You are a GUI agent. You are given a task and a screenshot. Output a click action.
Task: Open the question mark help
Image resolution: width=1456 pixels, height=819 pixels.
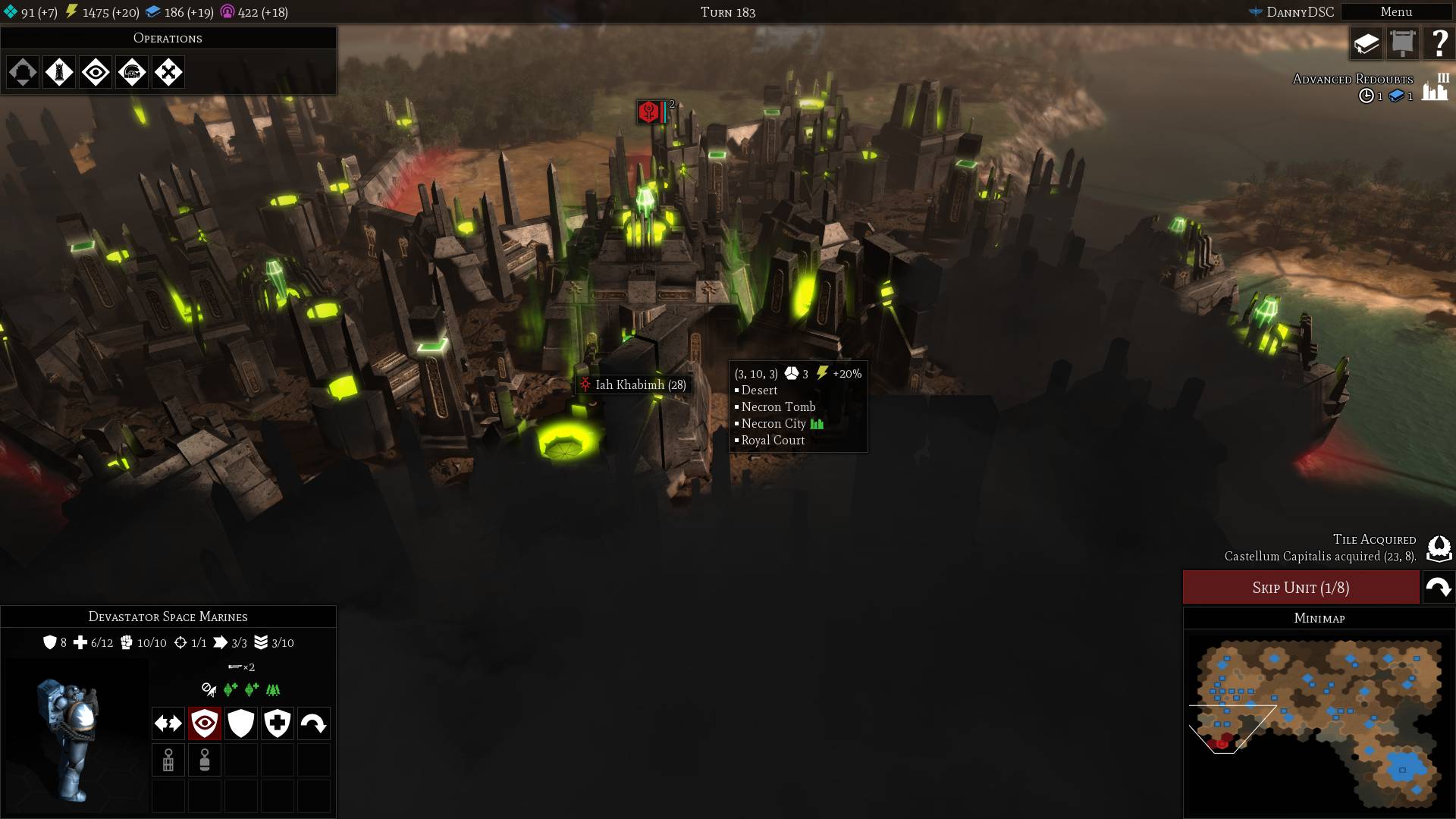point(1439,44)
